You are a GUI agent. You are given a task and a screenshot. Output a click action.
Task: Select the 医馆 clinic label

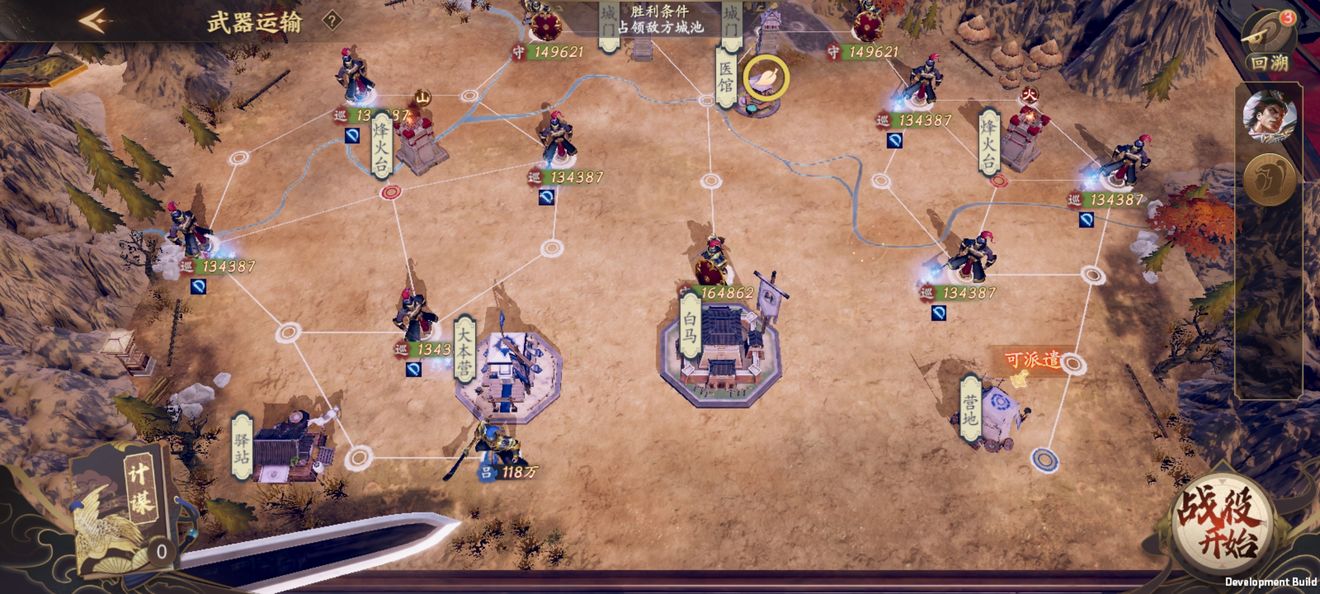726,81
